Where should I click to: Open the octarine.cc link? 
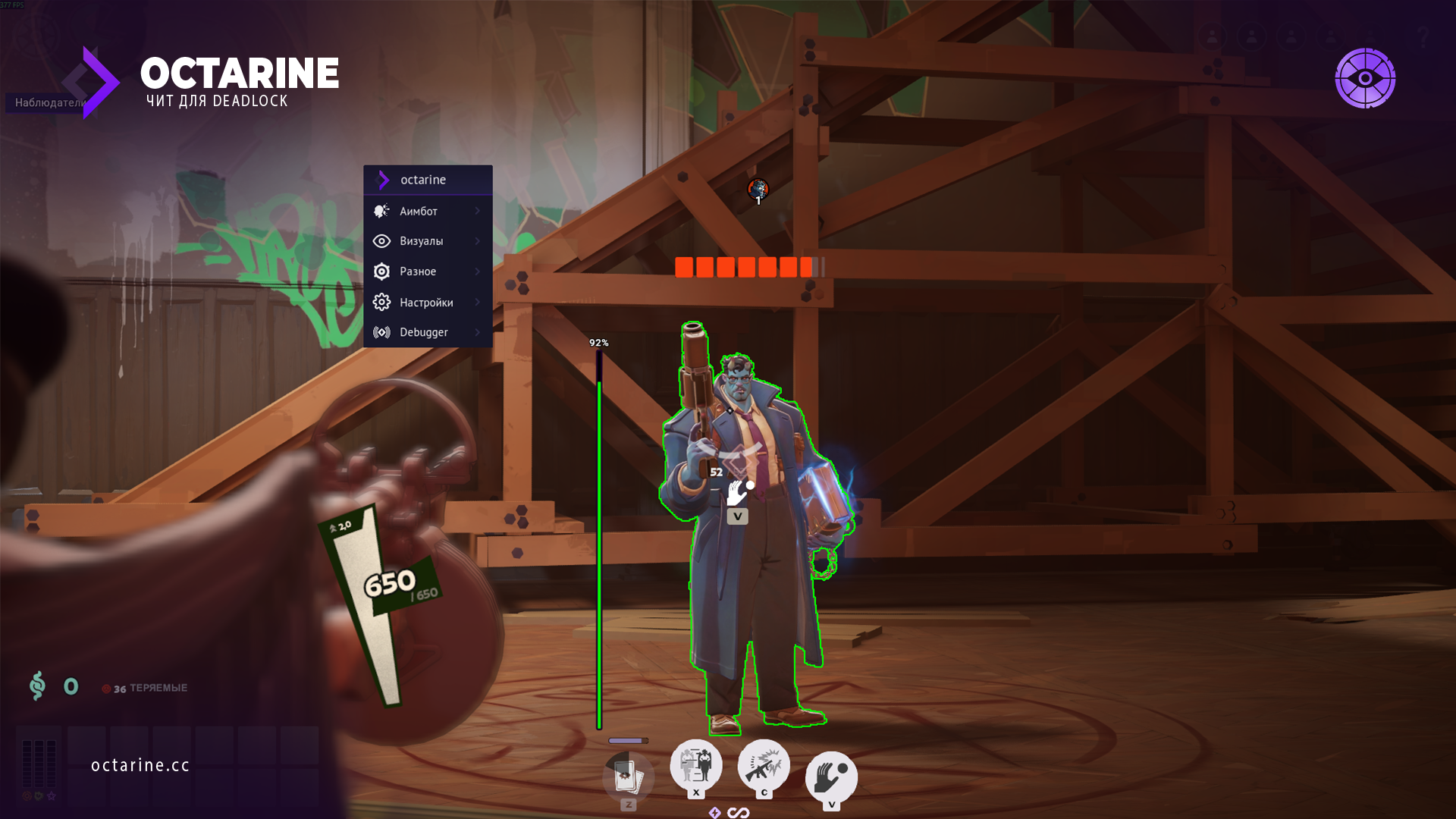[x=139, y=764]
